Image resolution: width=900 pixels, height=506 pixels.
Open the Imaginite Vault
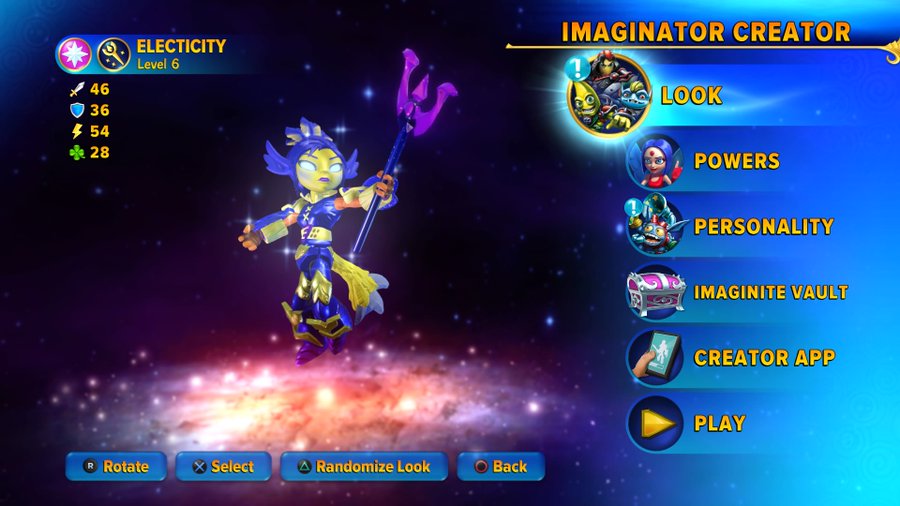click(770, 292)
